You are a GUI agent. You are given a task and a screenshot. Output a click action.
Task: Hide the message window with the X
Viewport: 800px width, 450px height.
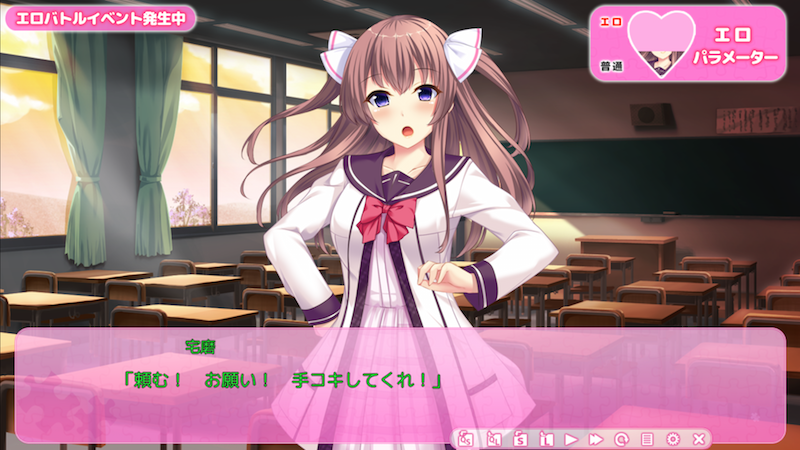tap(699, 438)
